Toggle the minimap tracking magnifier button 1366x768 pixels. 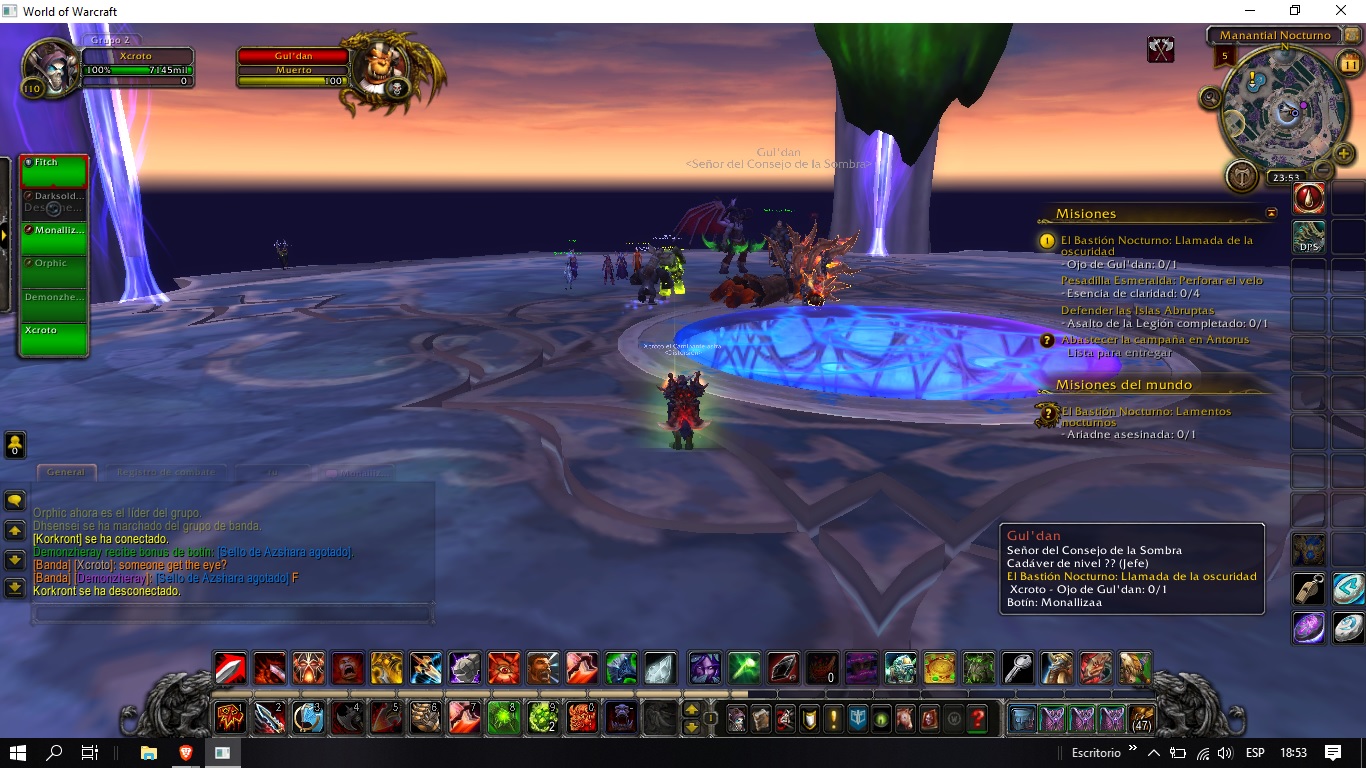click(1210, 97)
